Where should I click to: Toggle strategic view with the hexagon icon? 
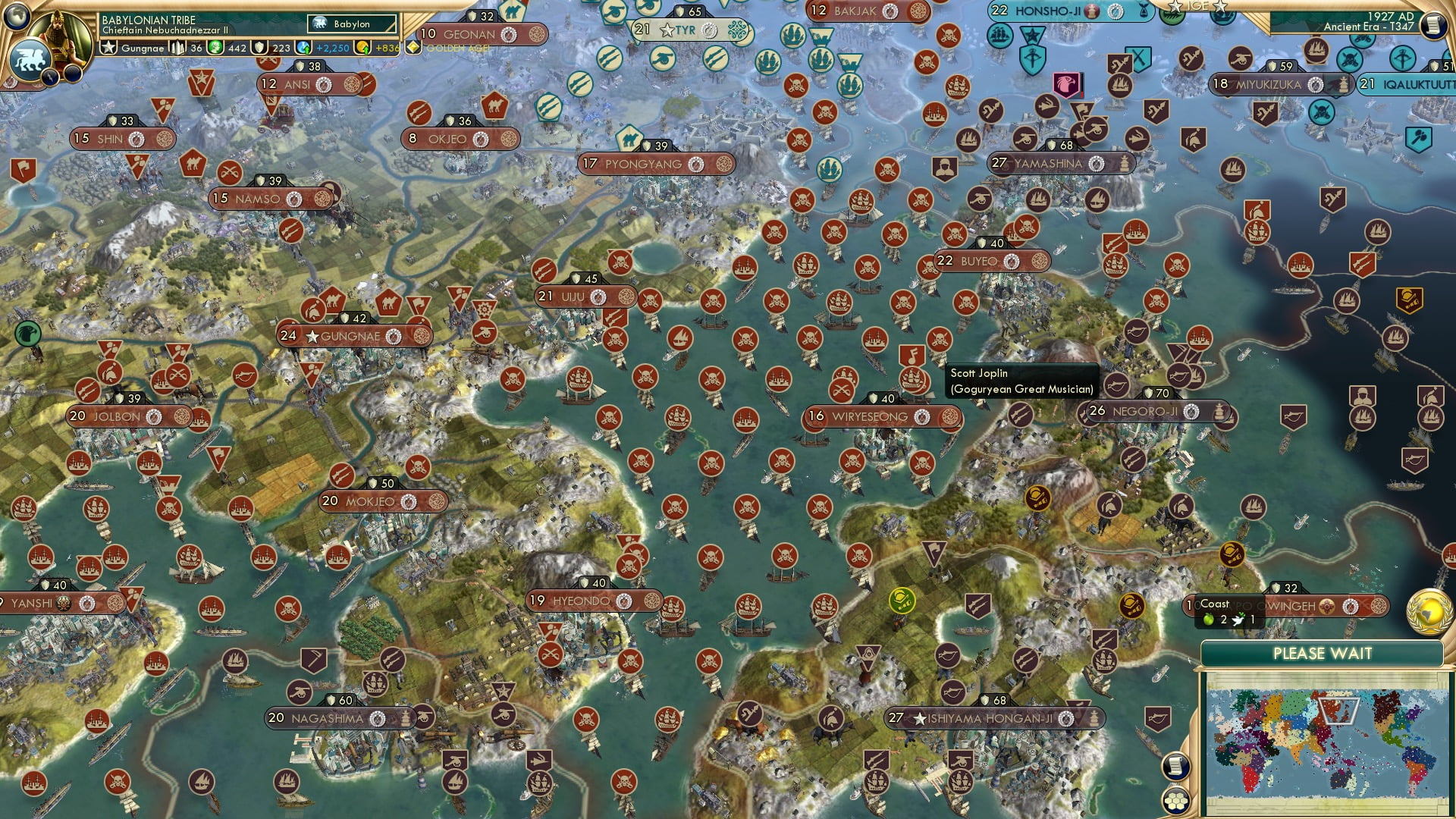point(1176,802)
